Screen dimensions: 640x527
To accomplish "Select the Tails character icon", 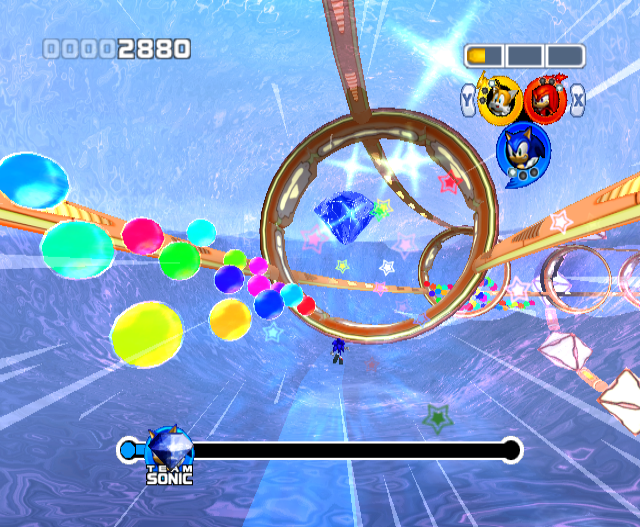I will point(498,99).
